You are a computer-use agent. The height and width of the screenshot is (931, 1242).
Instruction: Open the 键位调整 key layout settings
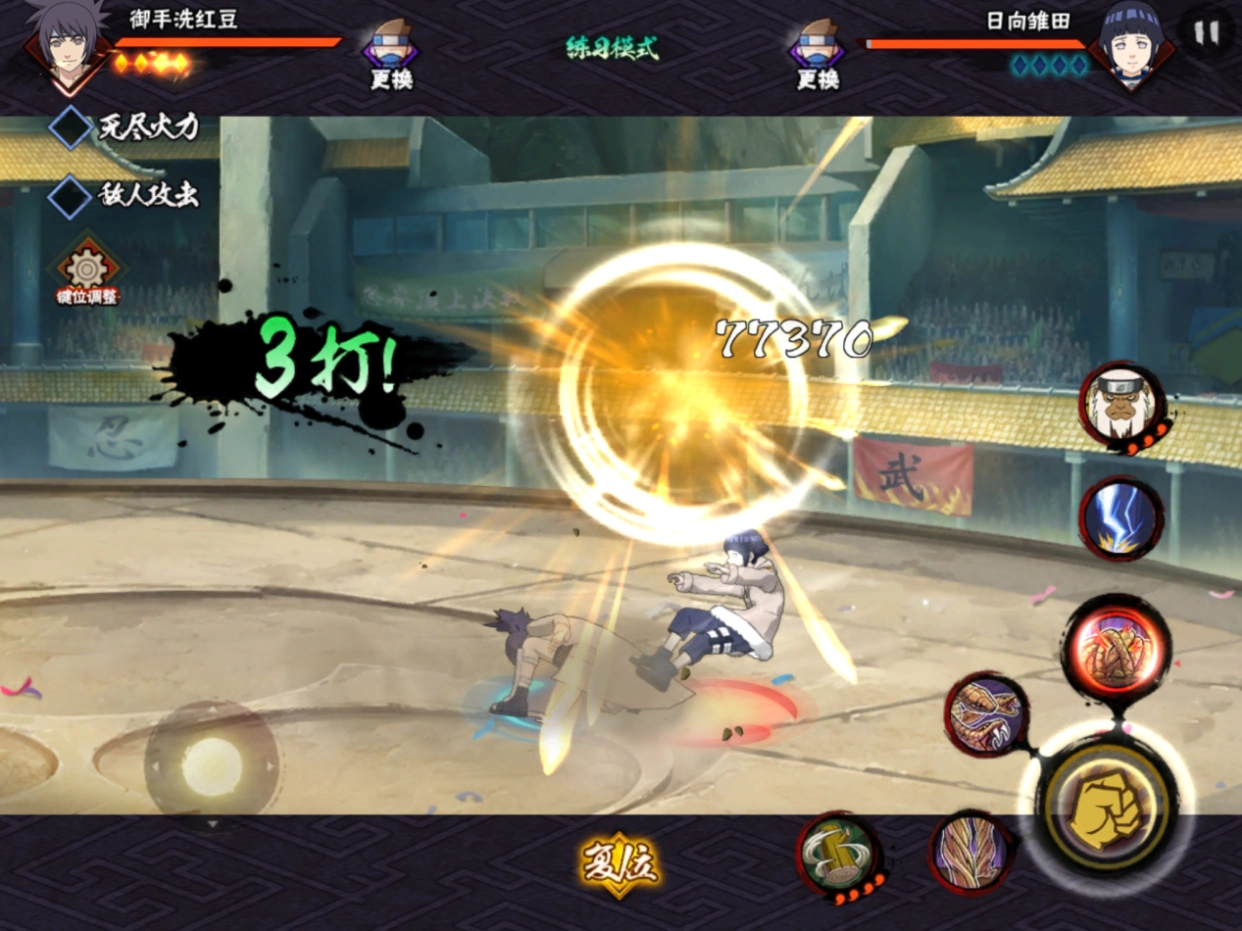(88, 272)
